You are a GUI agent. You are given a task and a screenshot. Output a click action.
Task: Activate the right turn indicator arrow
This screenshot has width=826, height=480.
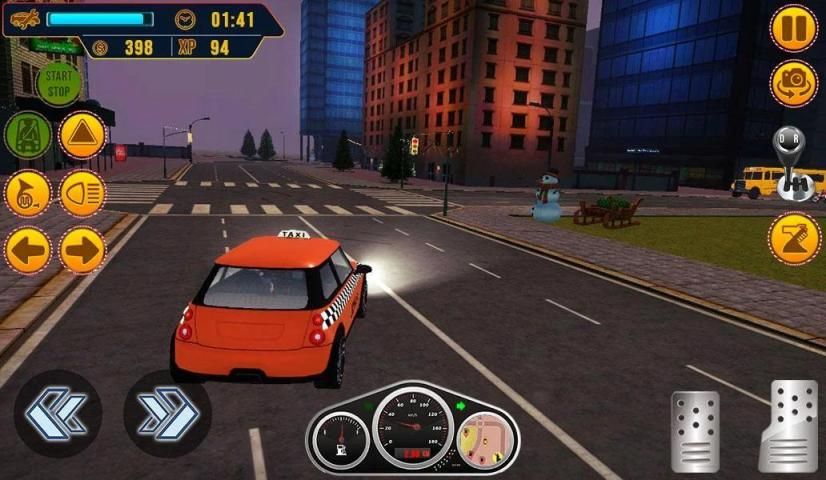(82, 249)
